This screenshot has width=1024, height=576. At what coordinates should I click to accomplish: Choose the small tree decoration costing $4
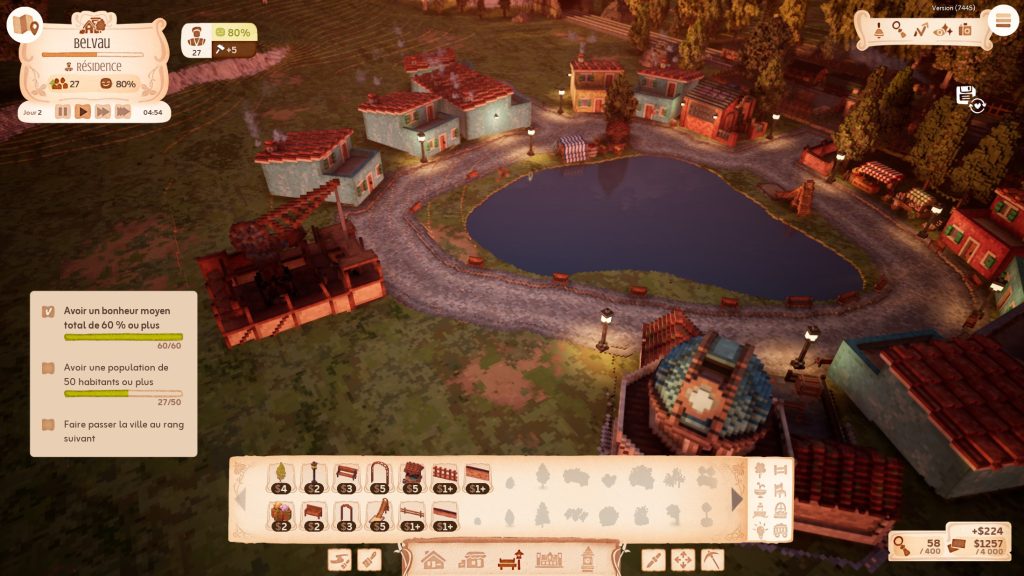click(x=281, y=477)
